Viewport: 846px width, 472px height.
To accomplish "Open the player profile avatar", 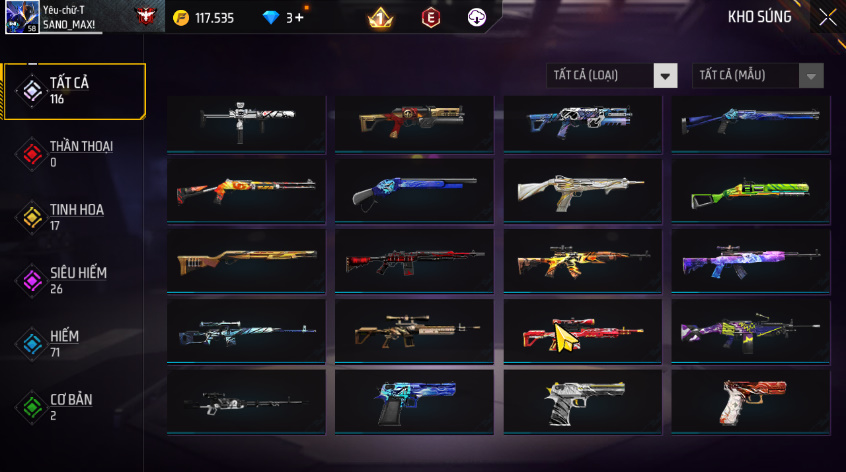I will 22,17.
